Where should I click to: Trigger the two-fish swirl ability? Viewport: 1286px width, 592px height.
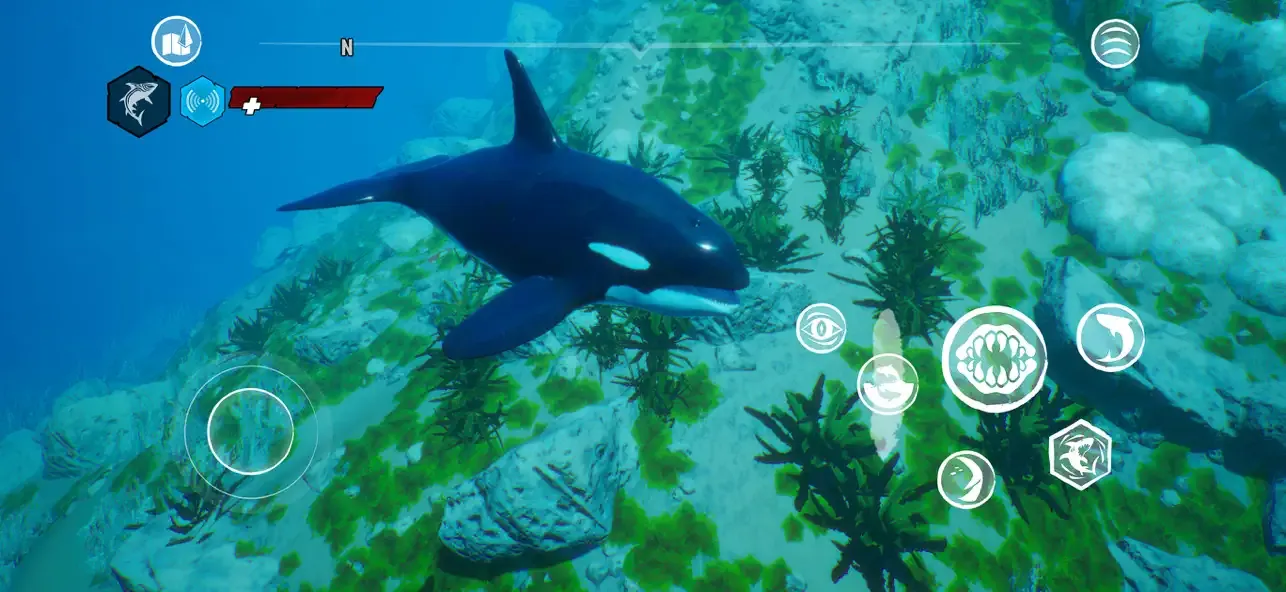[x=887, y=384]
